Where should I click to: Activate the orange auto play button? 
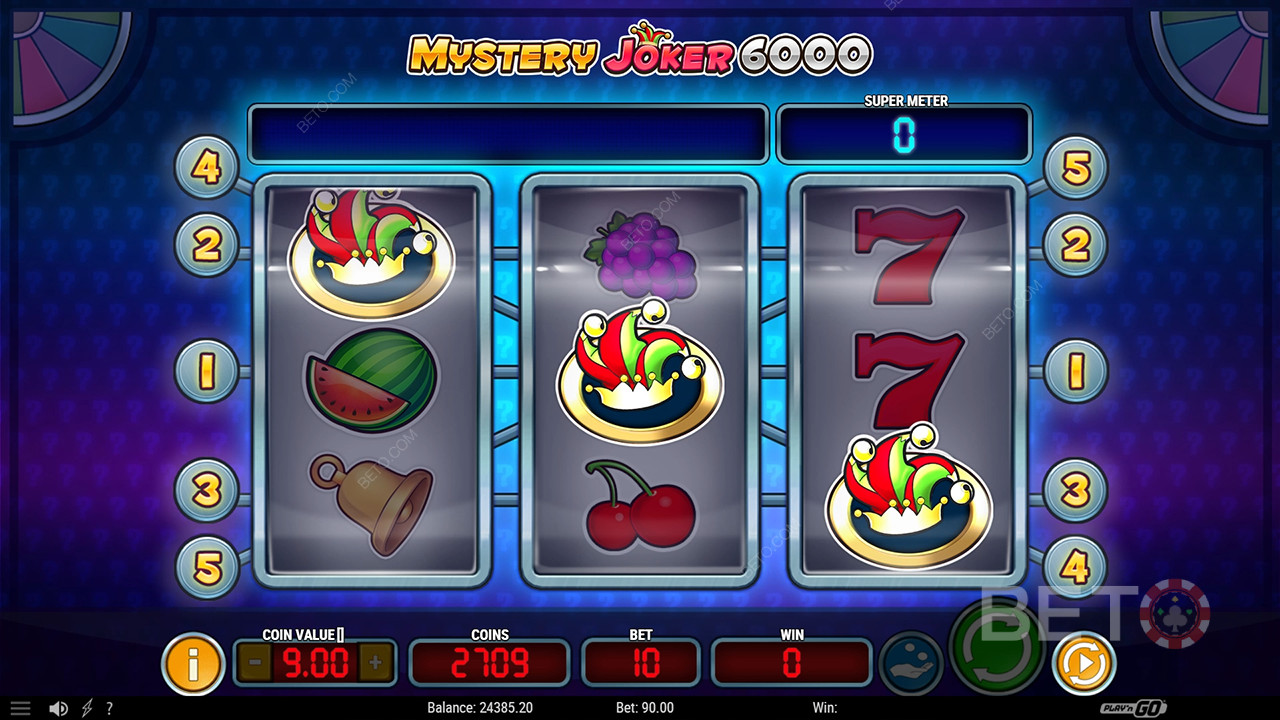[1084, 662]
